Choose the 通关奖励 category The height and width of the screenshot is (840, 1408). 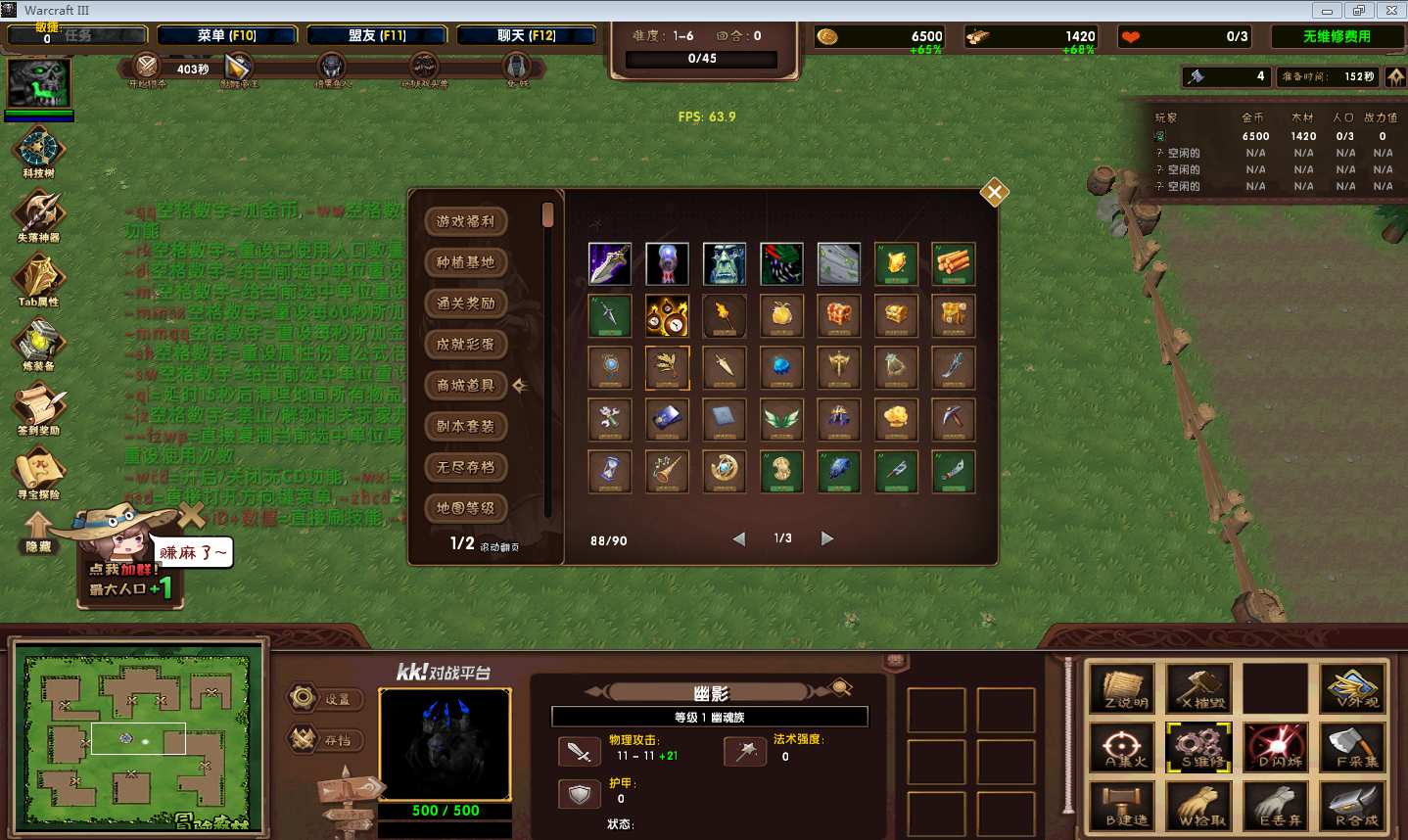pyautogui.click(x=466, y=303)
